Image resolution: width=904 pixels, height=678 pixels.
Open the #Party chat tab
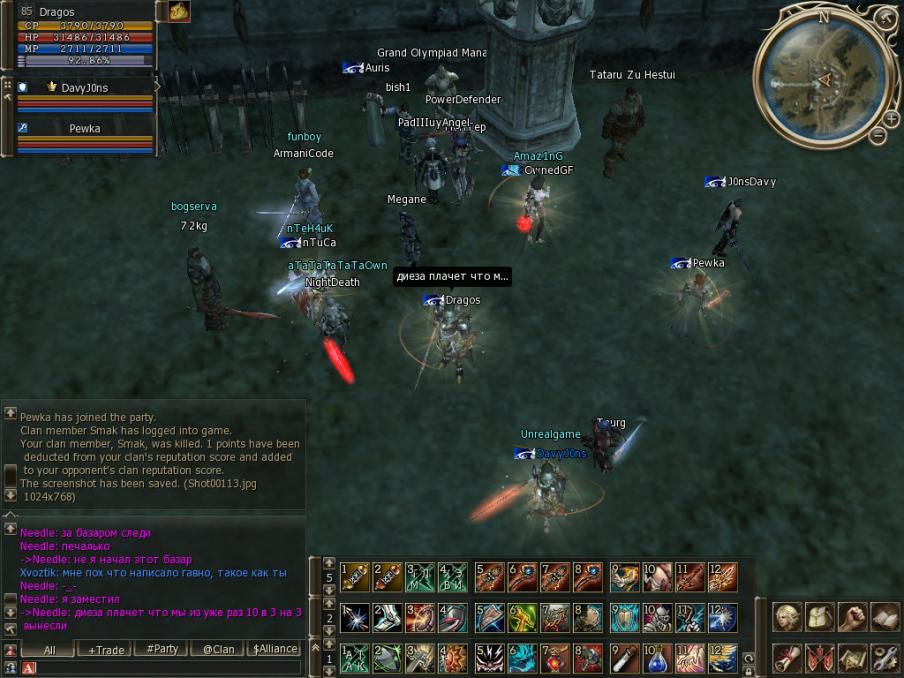(x=162, y=649)
